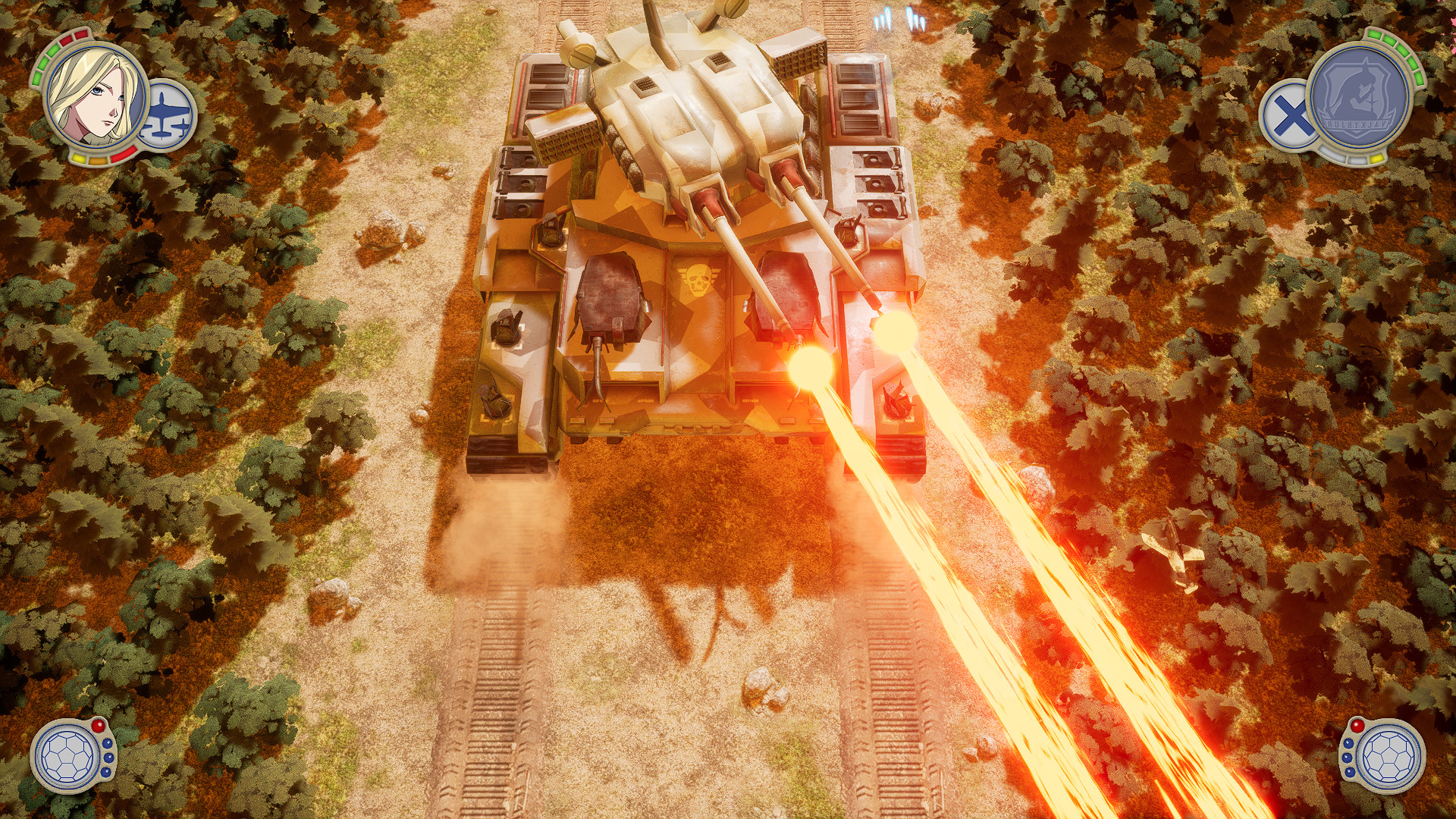Select the blue fighter plane icon beside the portrait
The height and width of the screenshot is (819, 1456).
[x=165, y=114]
